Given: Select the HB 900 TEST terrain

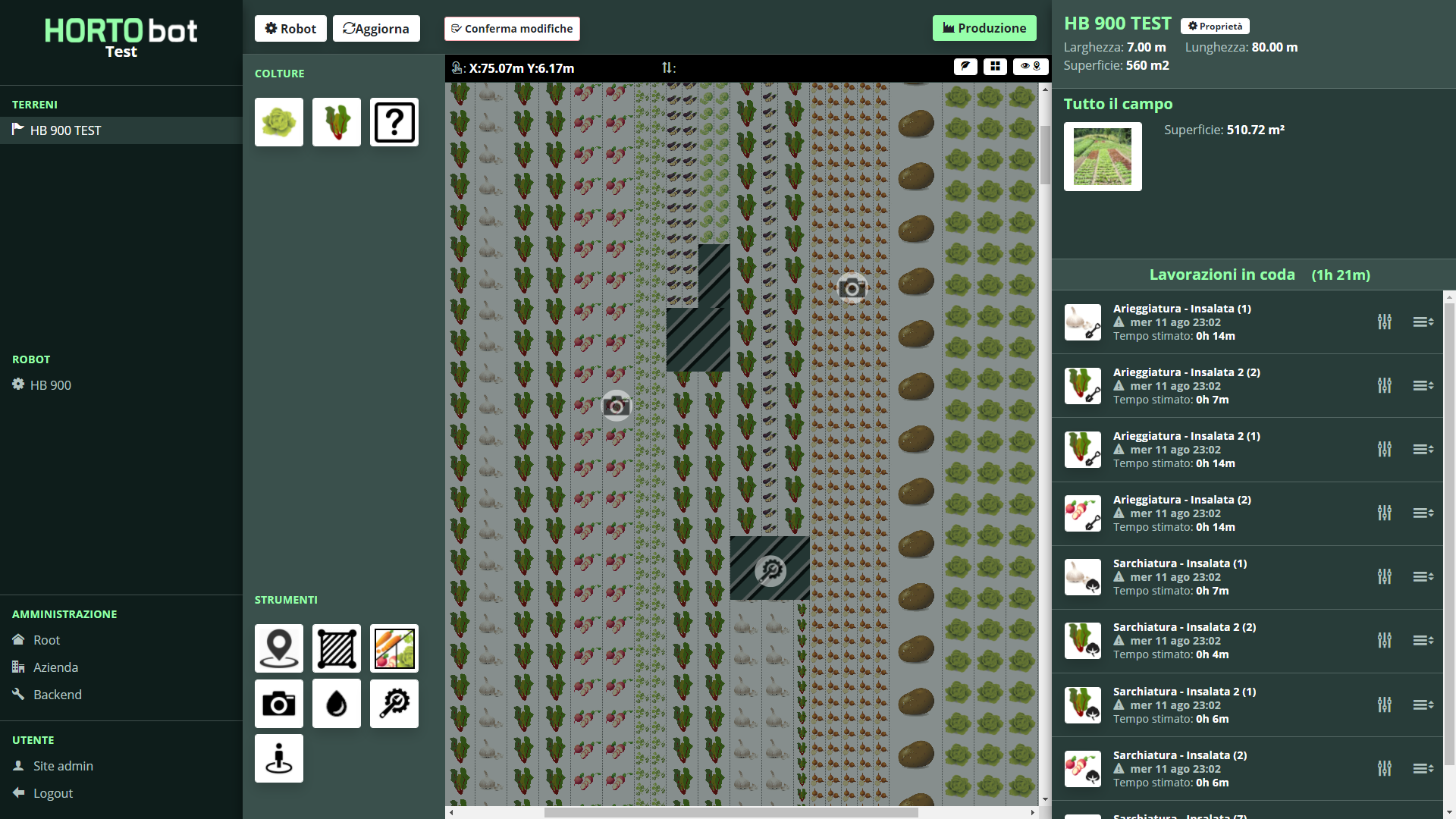Looking at the screenshot, I should coord(65,130).
